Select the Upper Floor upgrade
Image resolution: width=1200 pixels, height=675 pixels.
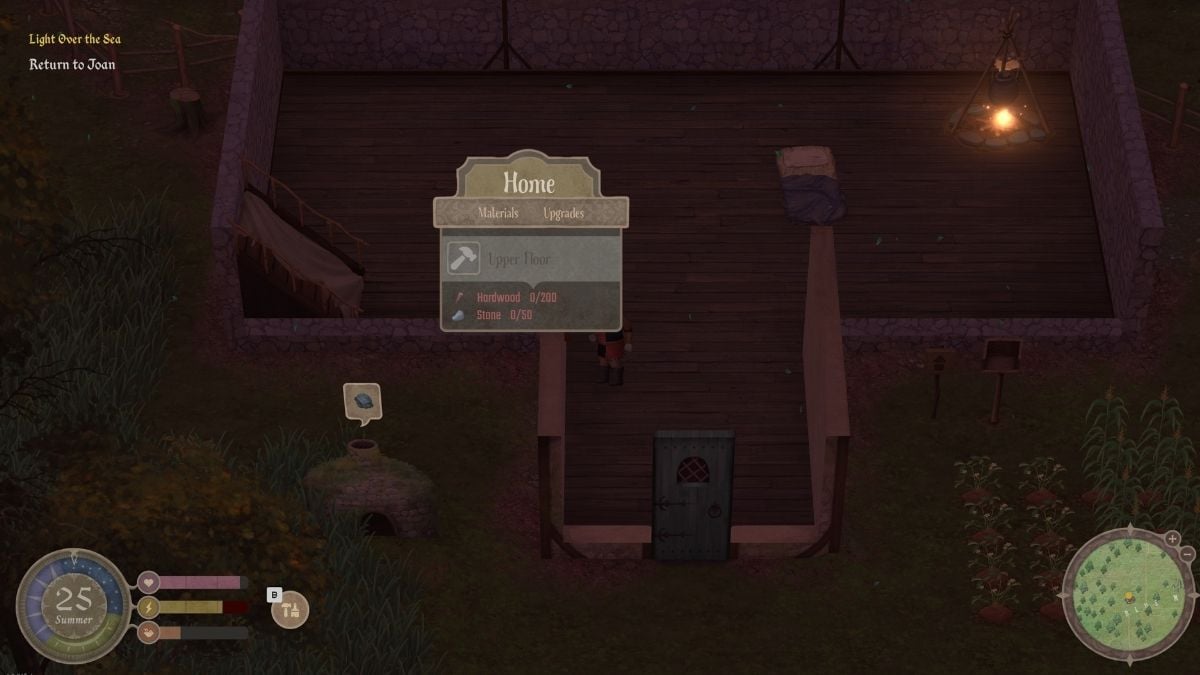530,259
